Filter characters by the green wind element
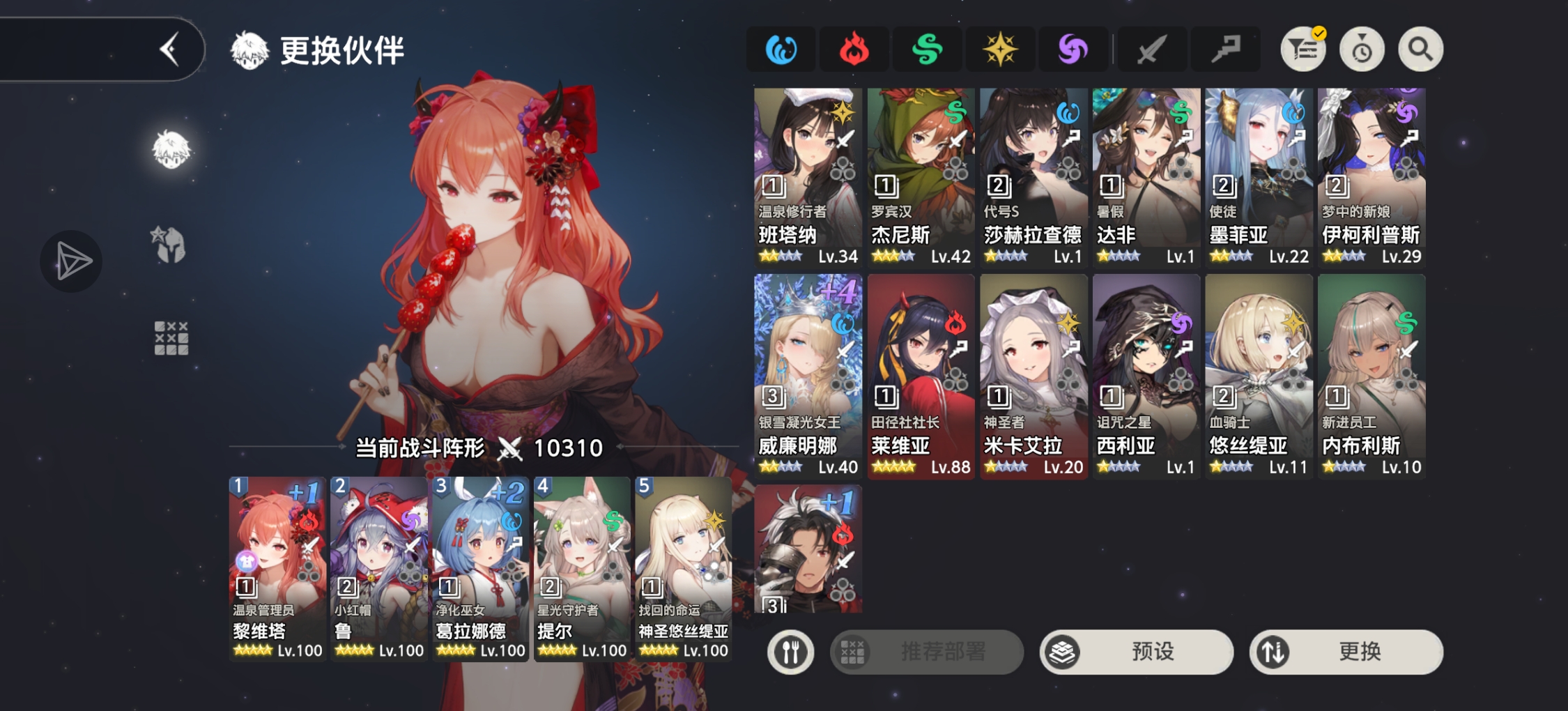The image size is (1568, 711). pyautogui.click(x=927, y=49)
